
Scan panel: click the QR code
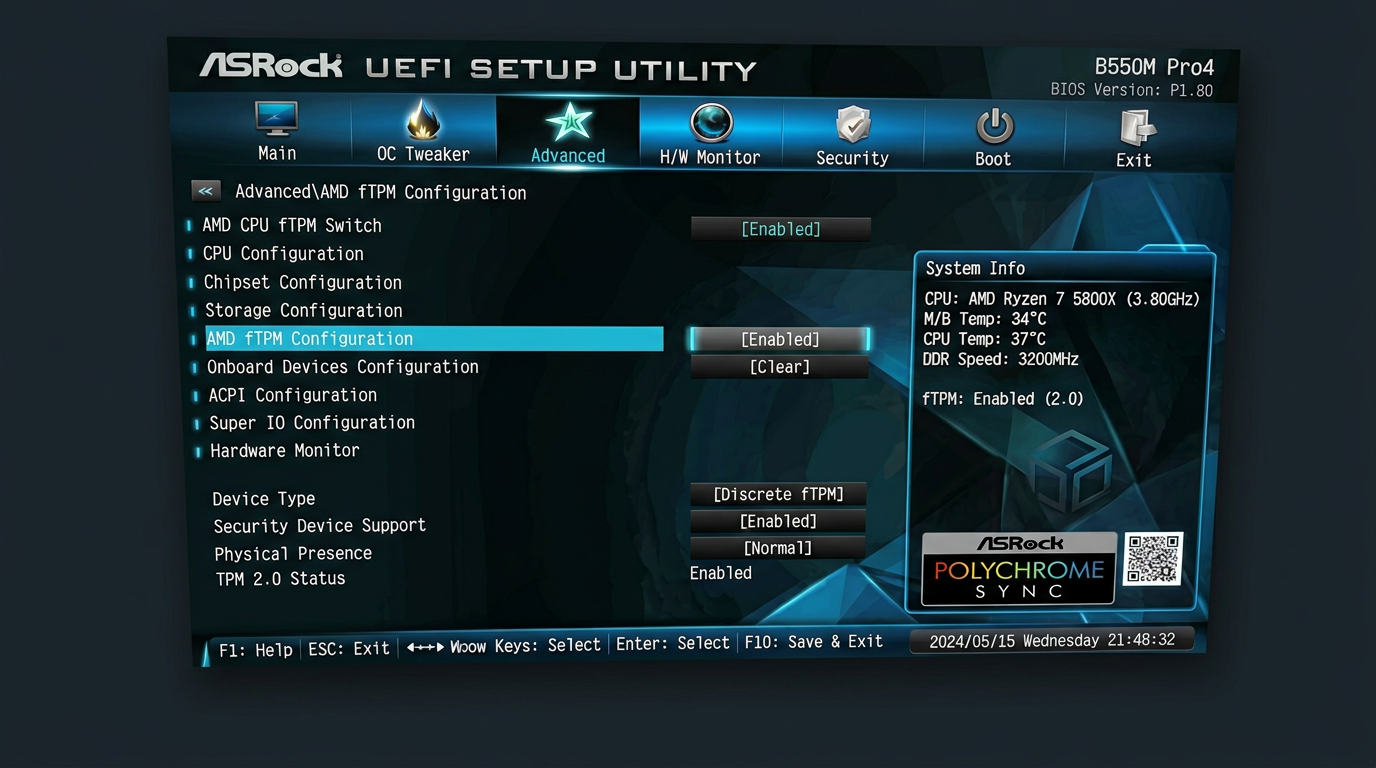[1152, 558]
